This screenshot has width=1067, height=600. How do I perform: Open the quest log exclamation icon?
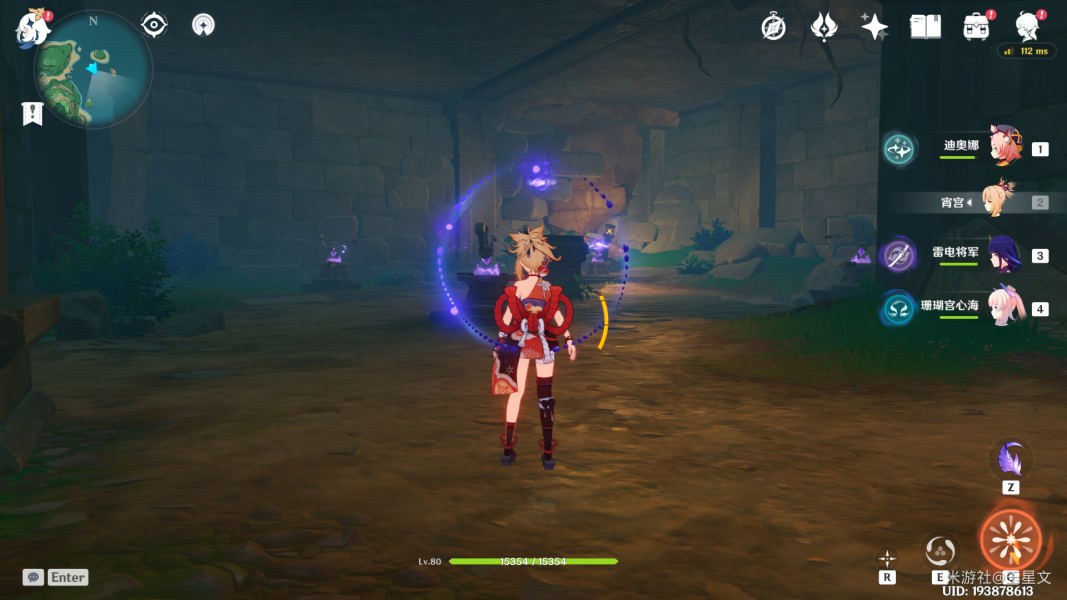tap(33, 113)
